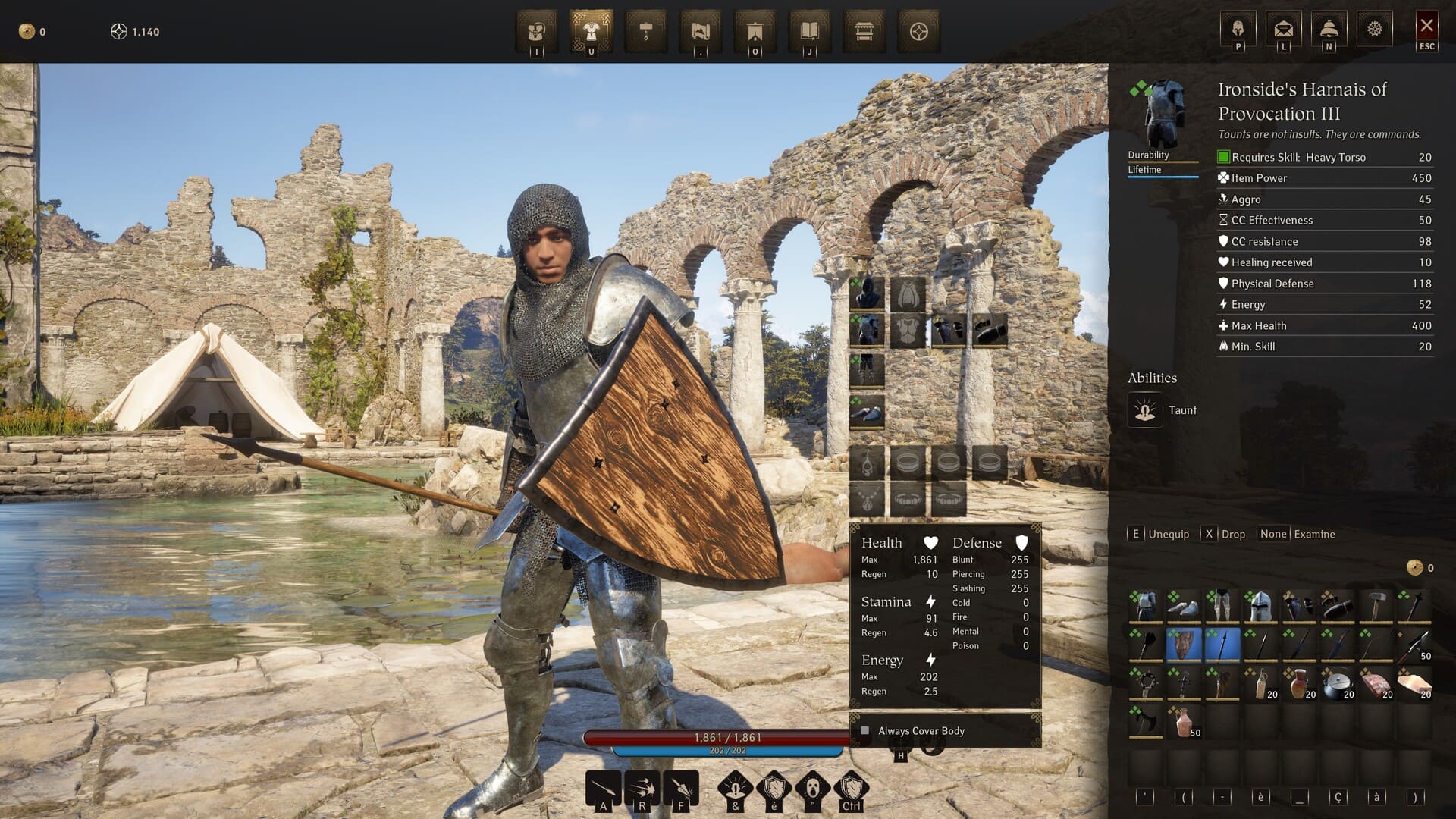Switch to the book journal tab
The height and width of the screenshot is (819, 1456).
point(809,31)
